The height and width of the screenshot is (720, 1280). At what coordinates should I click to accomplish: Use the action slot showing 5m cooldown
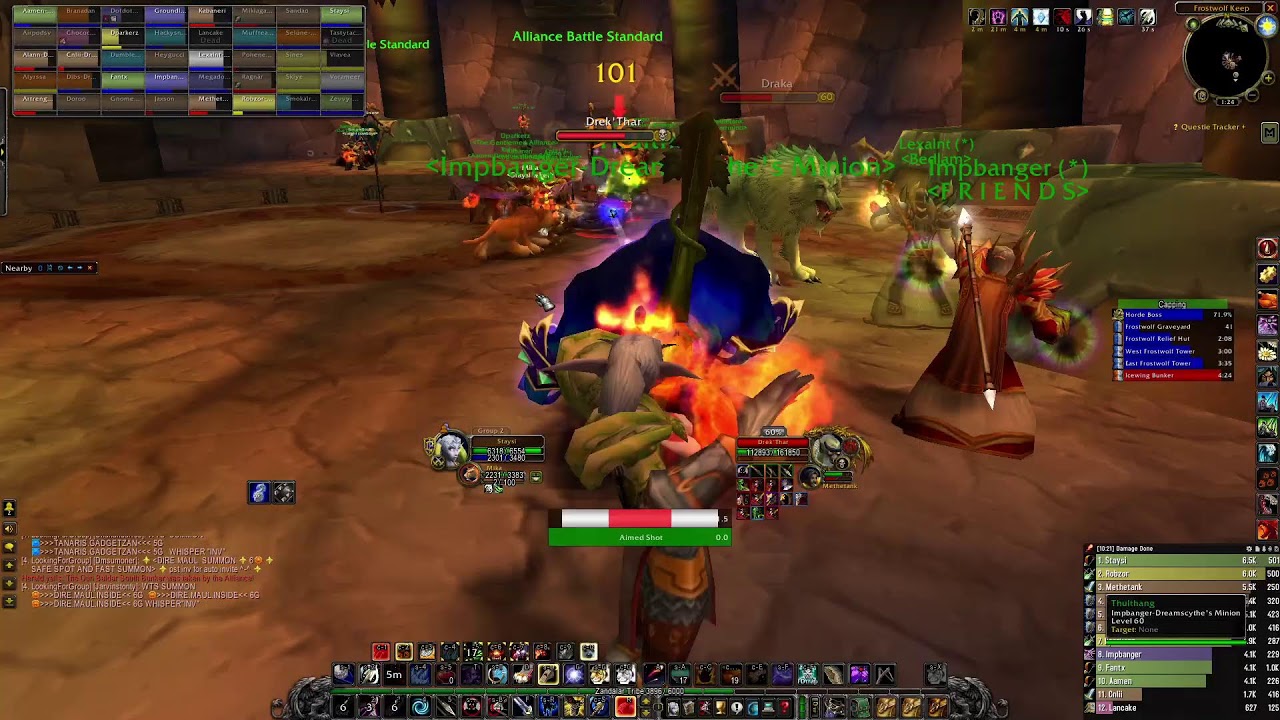(394, 675)
